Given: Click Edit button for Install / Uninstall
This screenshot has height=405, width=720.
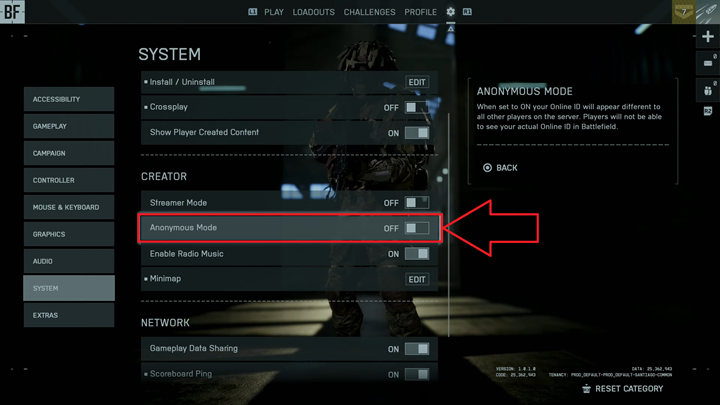Looking at the screenshot, I should tap(417, 82).
